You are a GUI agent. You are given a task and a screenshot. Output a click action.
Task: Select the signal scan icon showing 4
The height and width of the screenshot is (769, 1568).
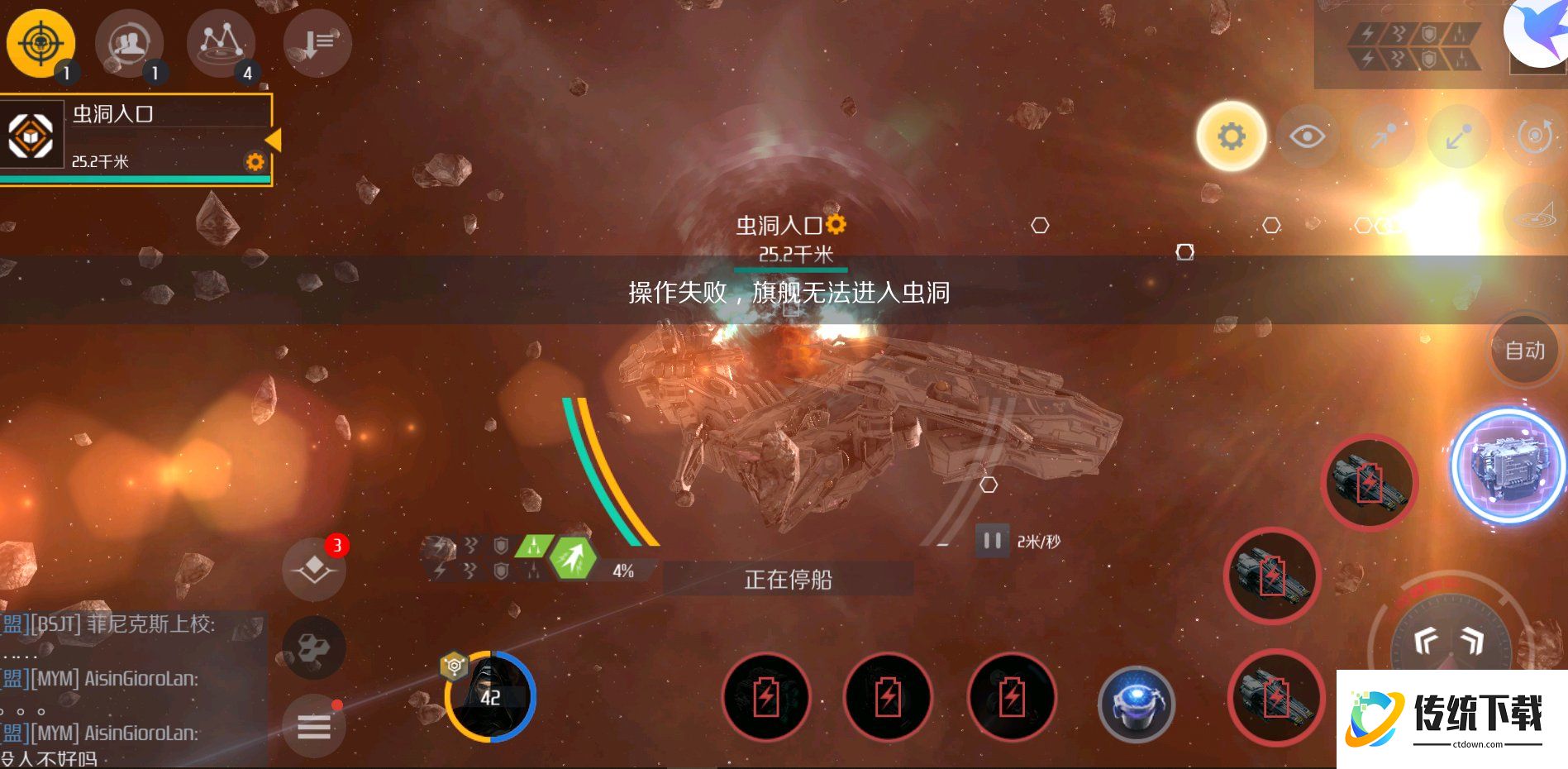click(221, 43)
